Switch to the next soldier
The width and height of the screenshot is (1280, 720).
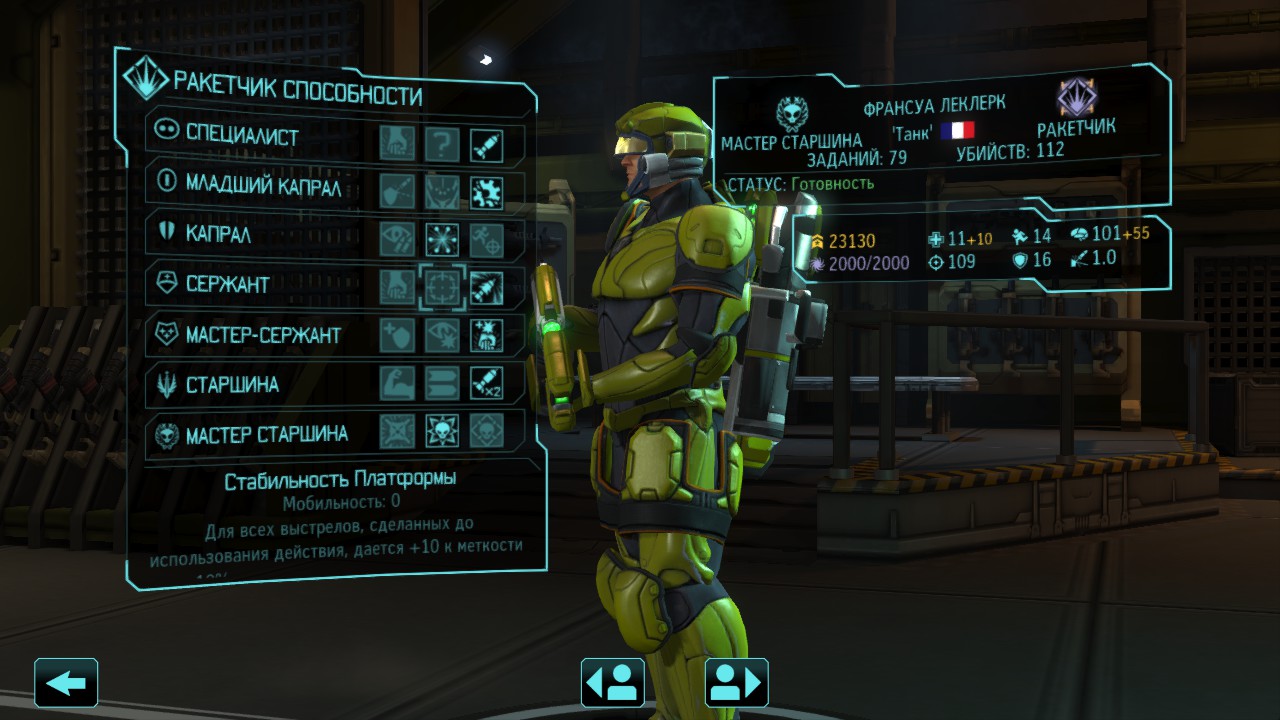tap(737, 683)
